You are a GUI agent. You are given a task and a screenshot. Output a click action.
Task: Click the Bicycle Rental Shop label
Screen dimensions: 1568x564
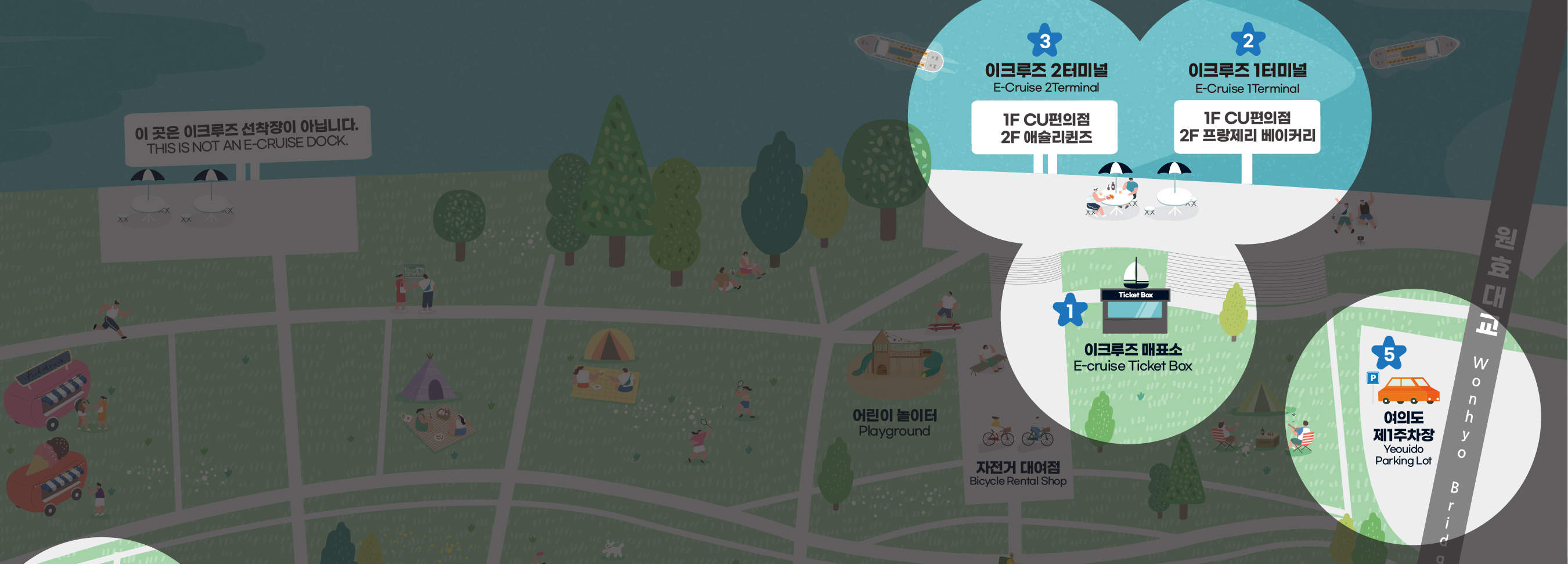[x=1018, y=474]
